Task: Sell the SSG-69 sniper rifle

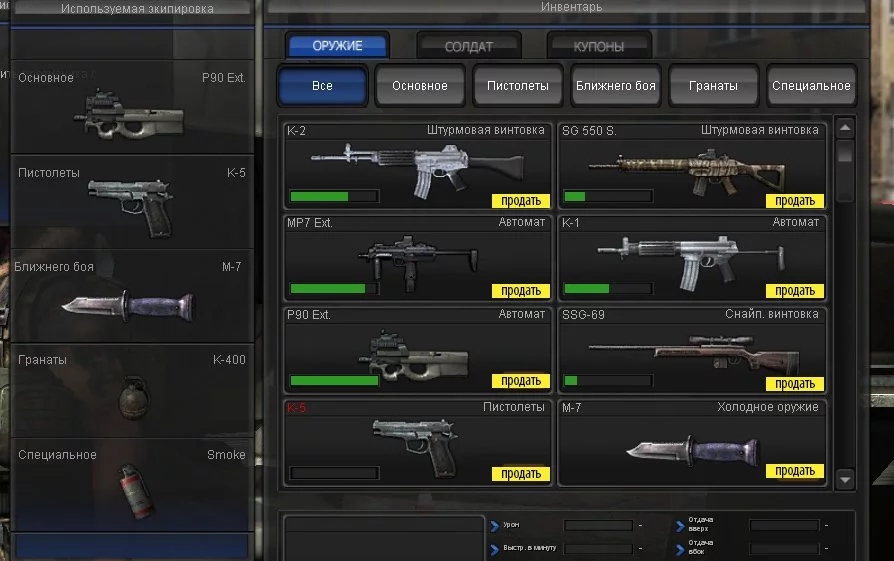Action: point(795,384)
